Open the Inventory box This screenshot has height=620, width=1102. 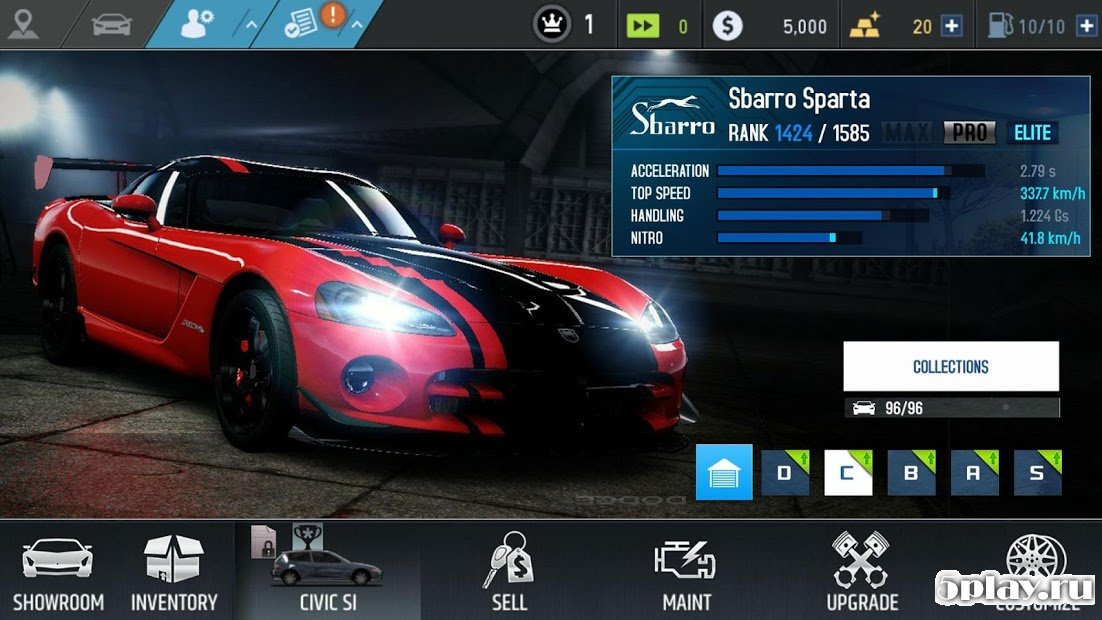[x=173, y=571]
